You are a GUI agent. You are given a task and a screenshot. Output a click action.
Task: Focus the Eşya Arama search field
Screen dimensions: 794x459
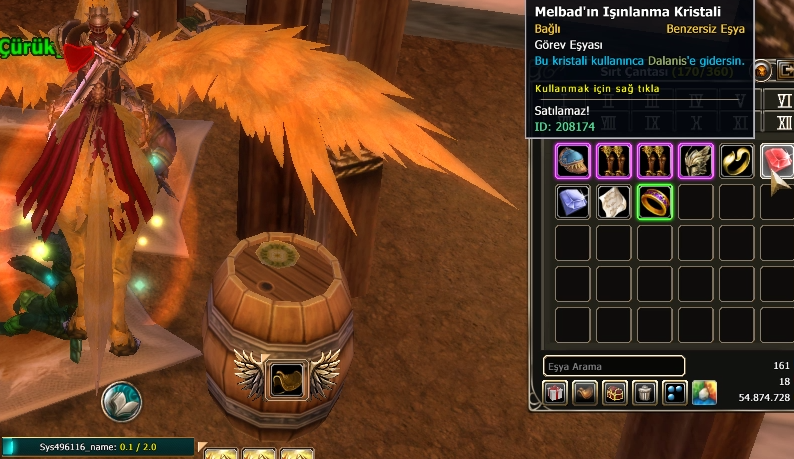[614, 366]
